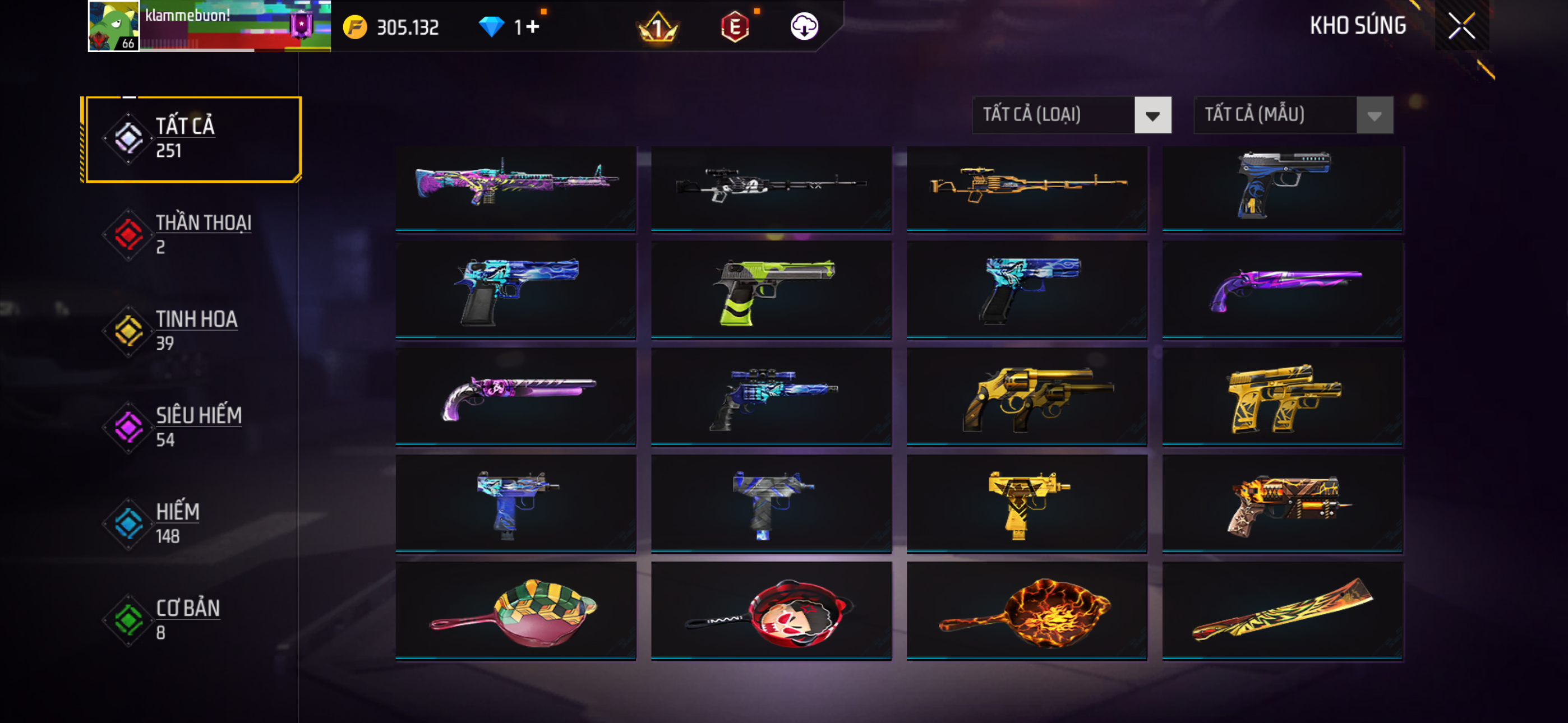The height and width of the screenshot is (723, 1568).
Task: Open the cloud download icon
Action: pyautogui.click(x=804, y=27)
